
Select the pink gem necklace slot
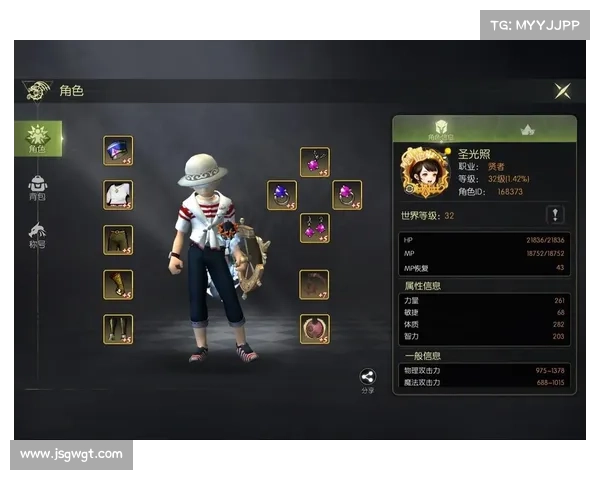pyautogui.click(x=315, y=163)
